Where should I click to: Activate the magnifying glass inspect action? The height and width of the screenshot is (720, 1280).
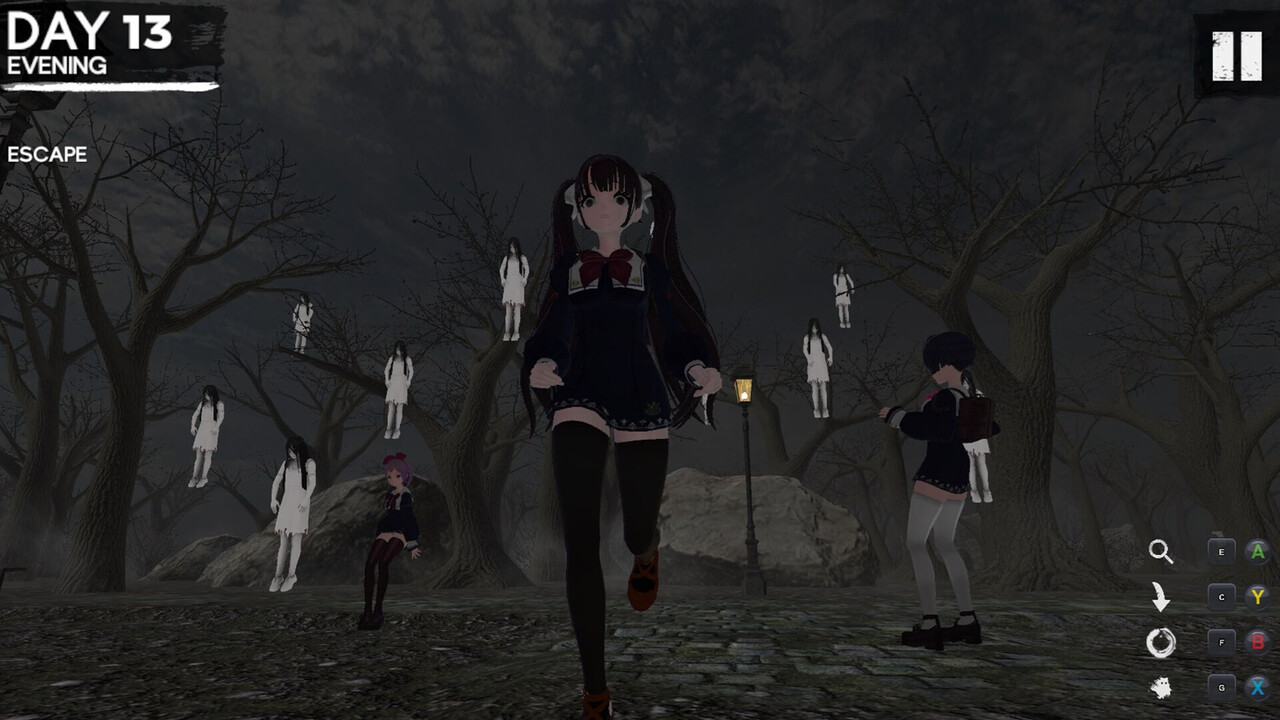[x=1160, y=551]
